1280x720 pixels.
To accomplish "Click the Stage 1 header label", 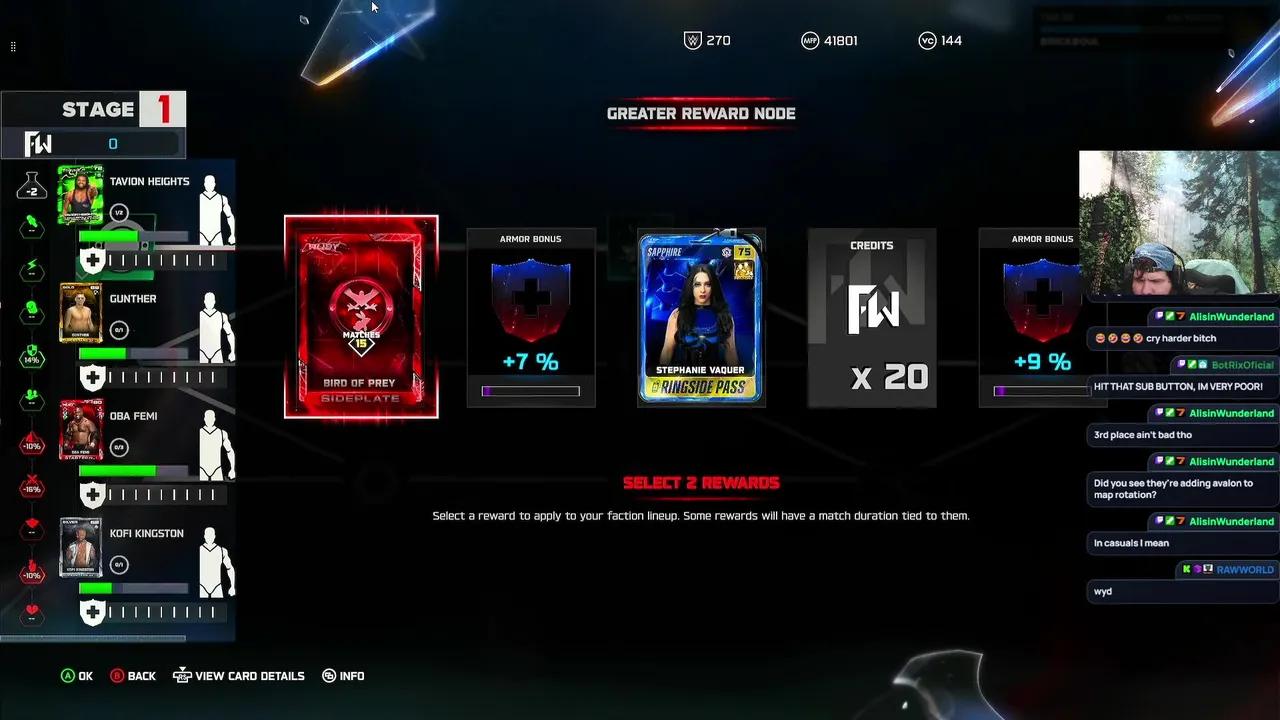I will (x=93, y=109).
